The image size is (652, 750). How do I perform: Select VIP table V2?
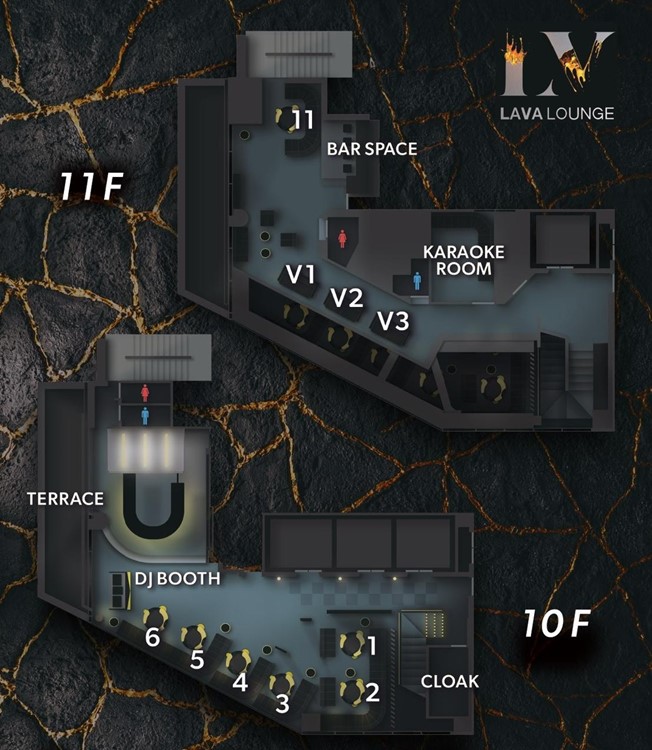(346, 297)
